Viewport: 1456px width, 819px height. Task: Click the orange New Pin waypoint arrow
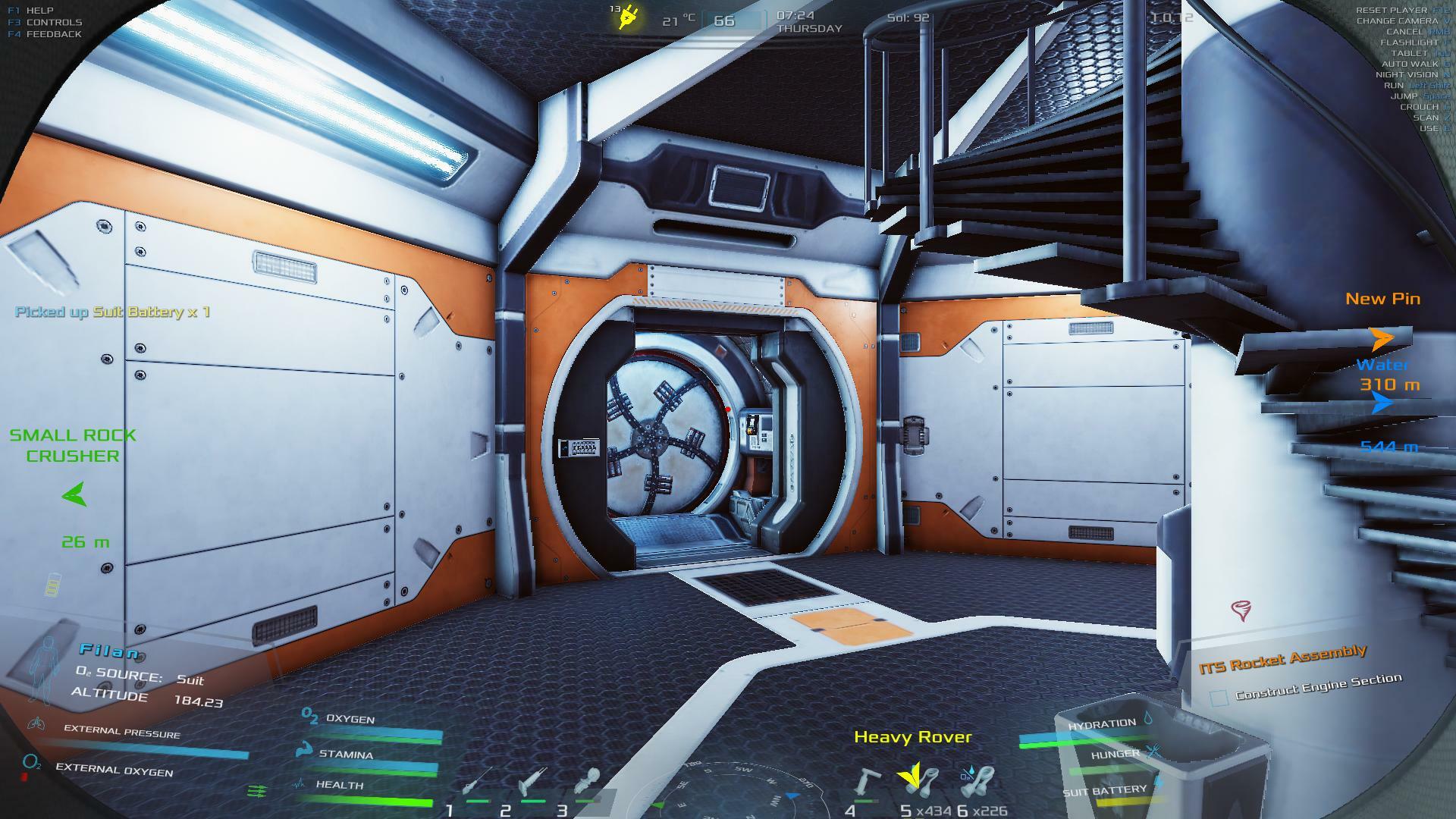tap(1382, 338)
